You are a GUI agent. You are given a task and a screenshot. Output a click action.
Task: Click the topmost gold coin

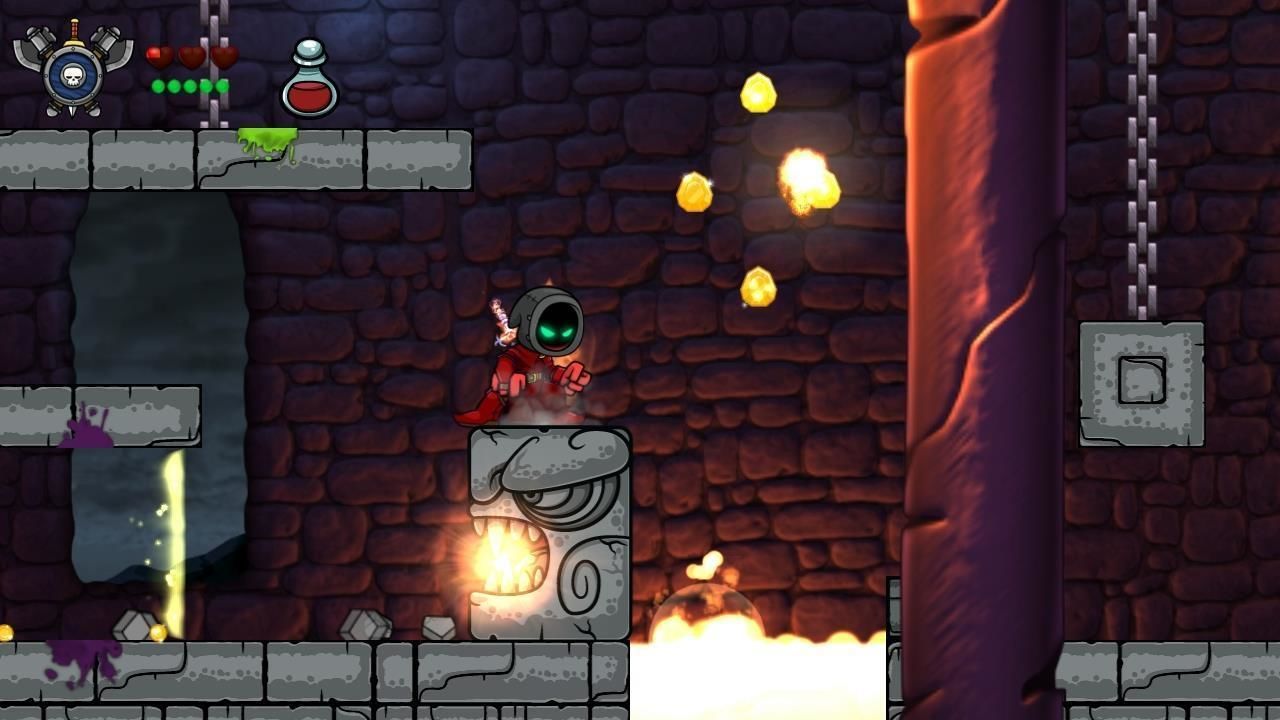click(758, 91)
